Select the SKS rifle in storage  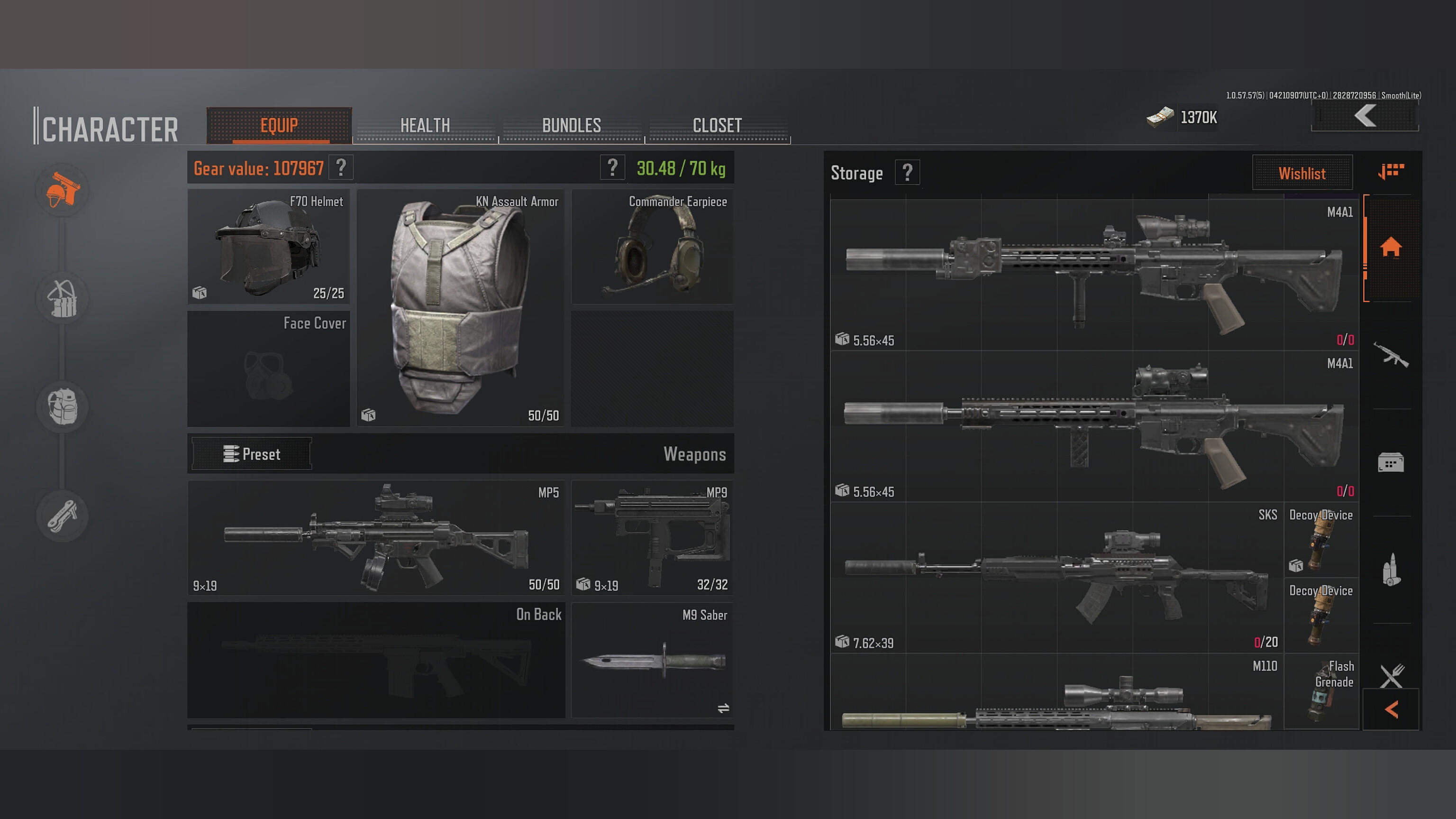(1056, 577)
